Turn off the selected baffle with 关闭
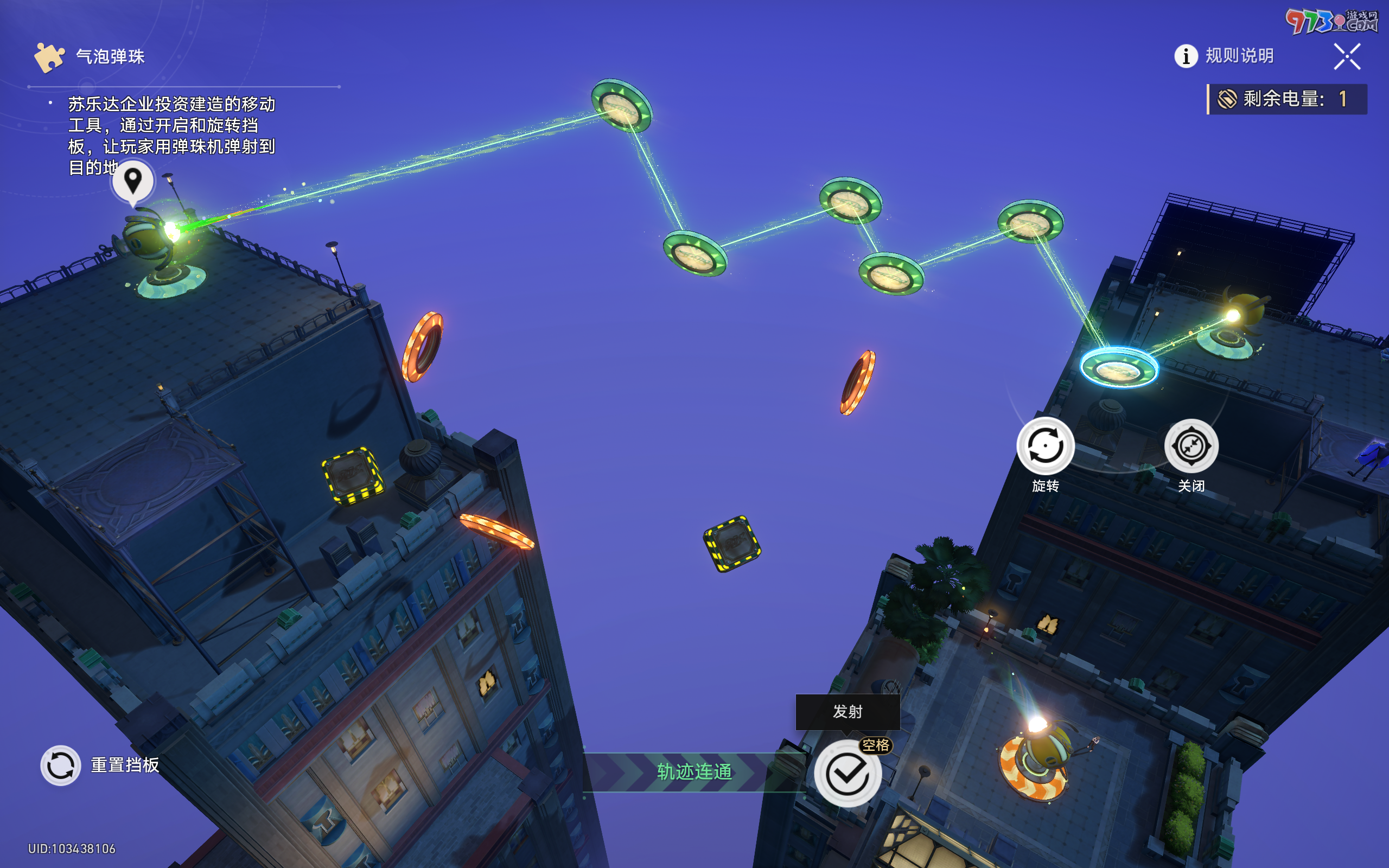 [x=1191, y=446]
